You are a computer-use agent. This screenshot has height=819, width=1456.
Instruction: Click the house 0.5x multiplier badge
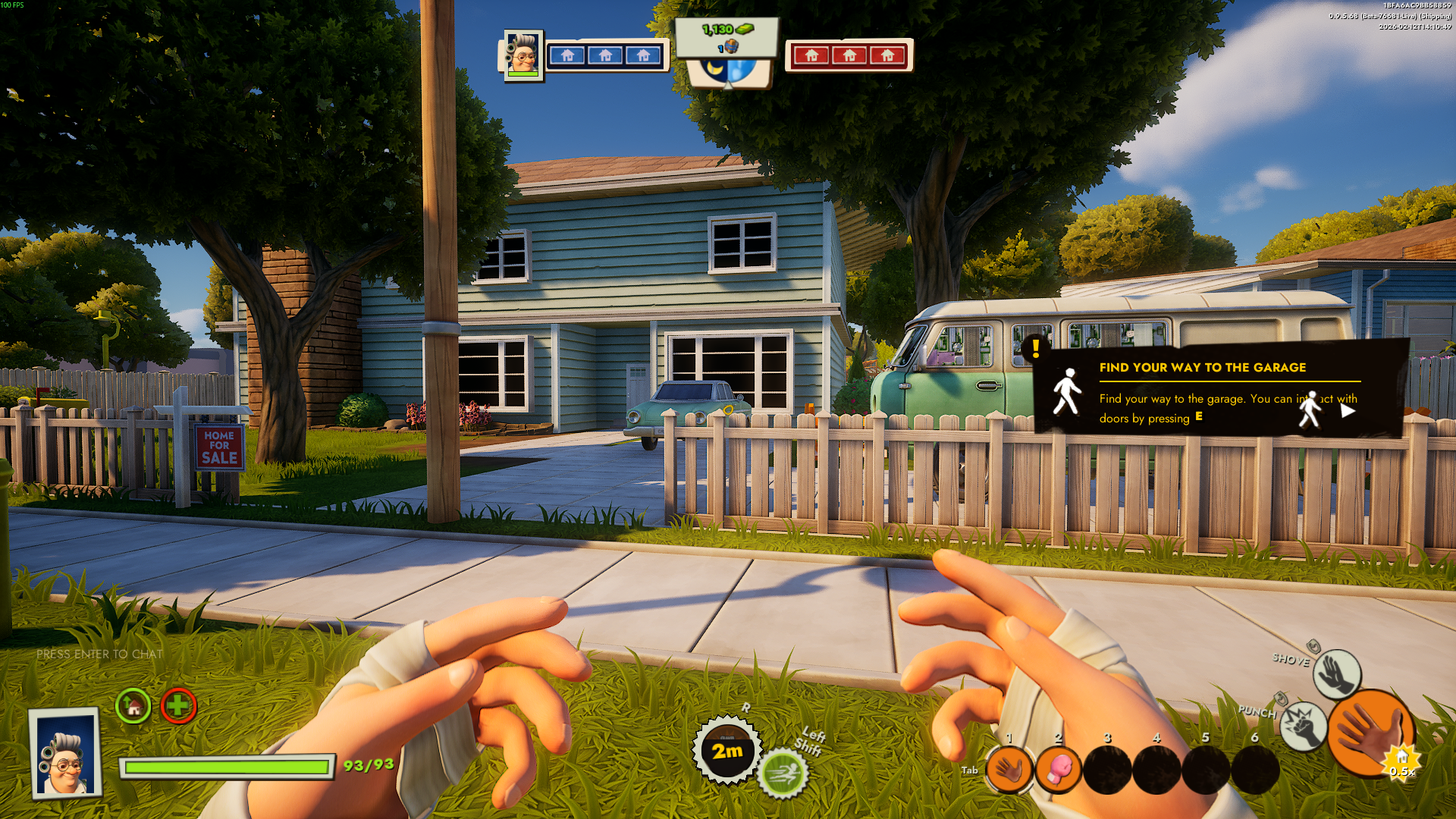coord(1402,762)
